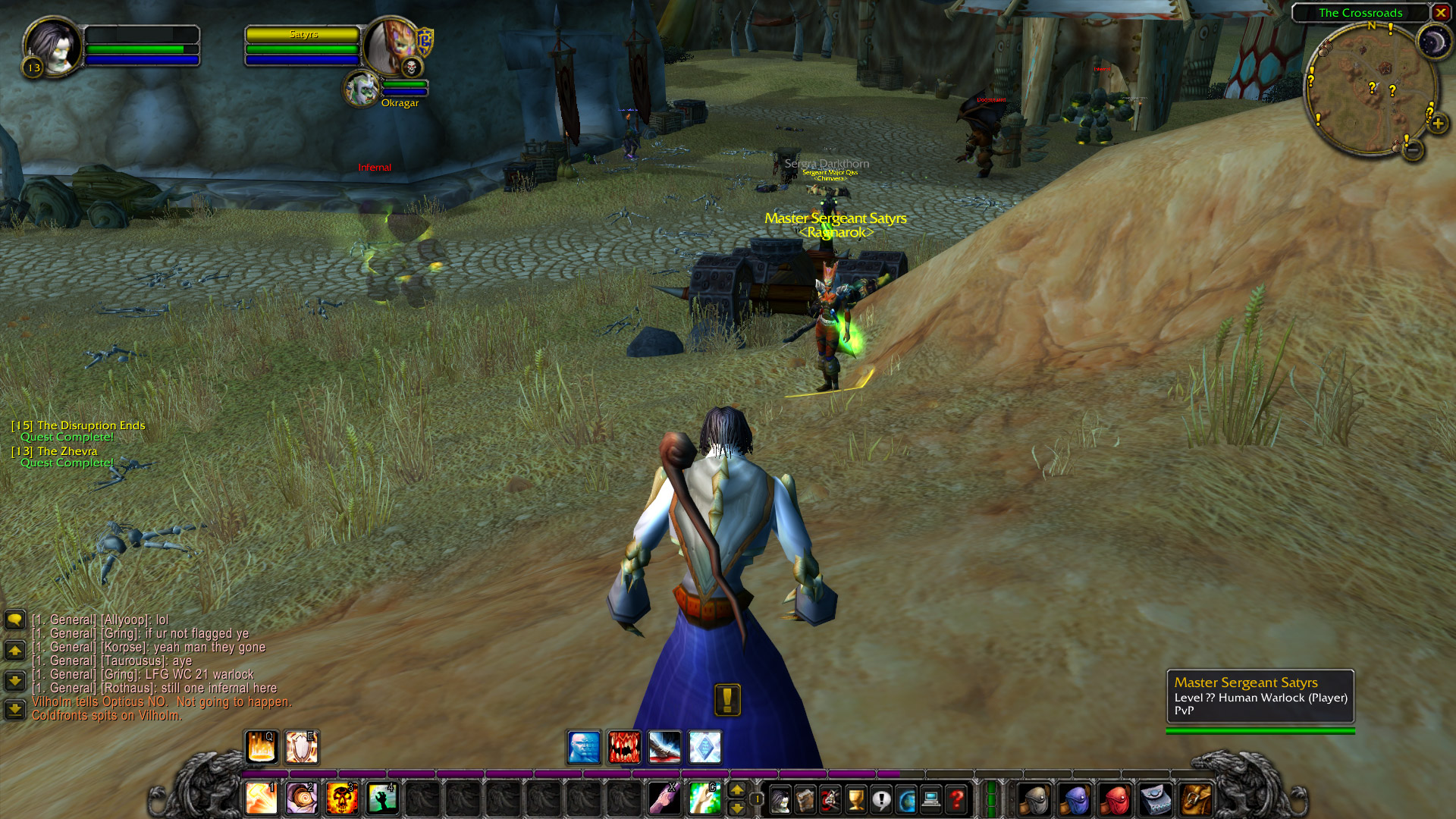Use the hammer ability in slot 1

[261, 799]
